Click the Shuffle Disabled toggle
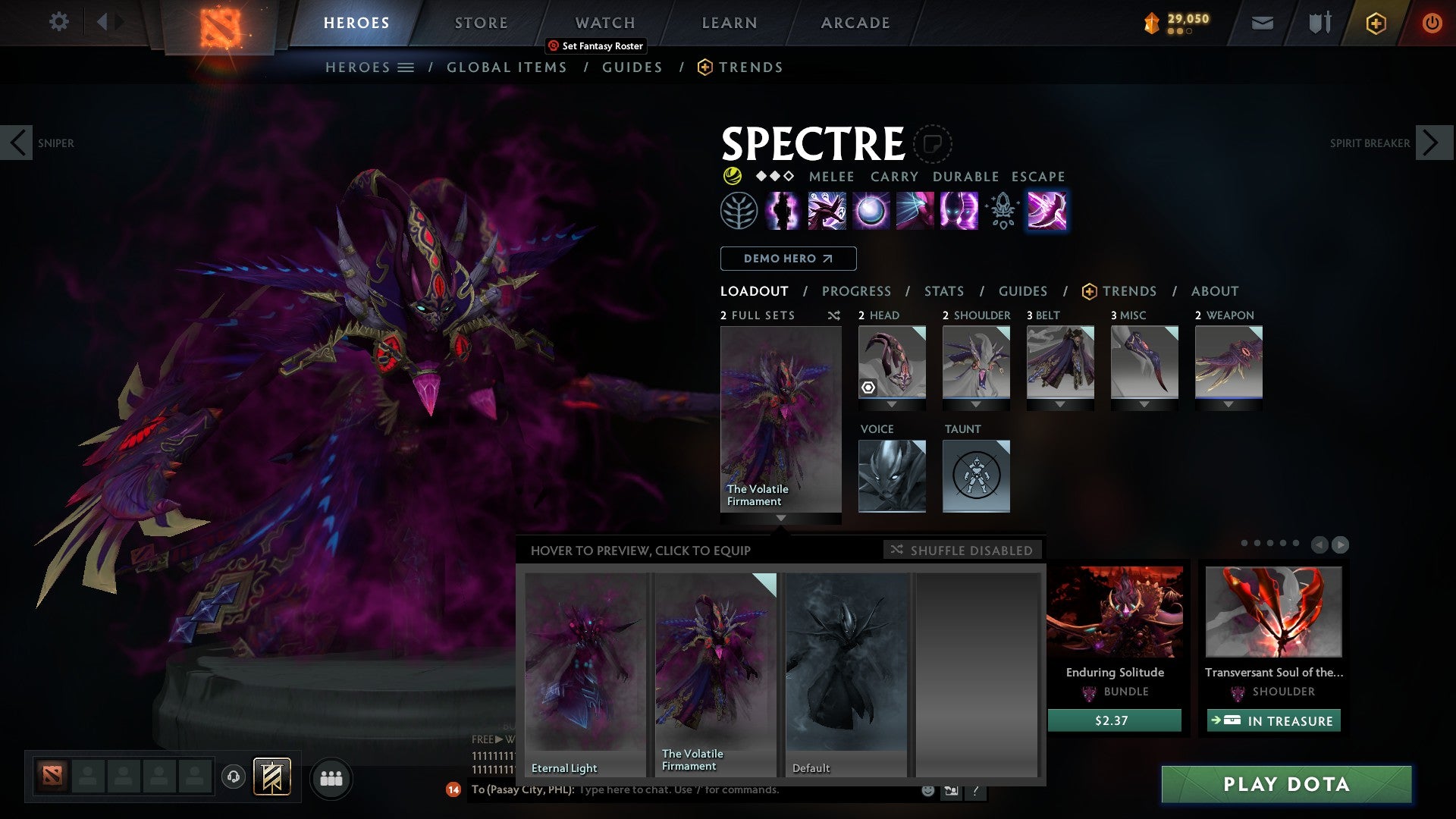The height and width of the screenshot is (819, 1456). click(962, 551)
